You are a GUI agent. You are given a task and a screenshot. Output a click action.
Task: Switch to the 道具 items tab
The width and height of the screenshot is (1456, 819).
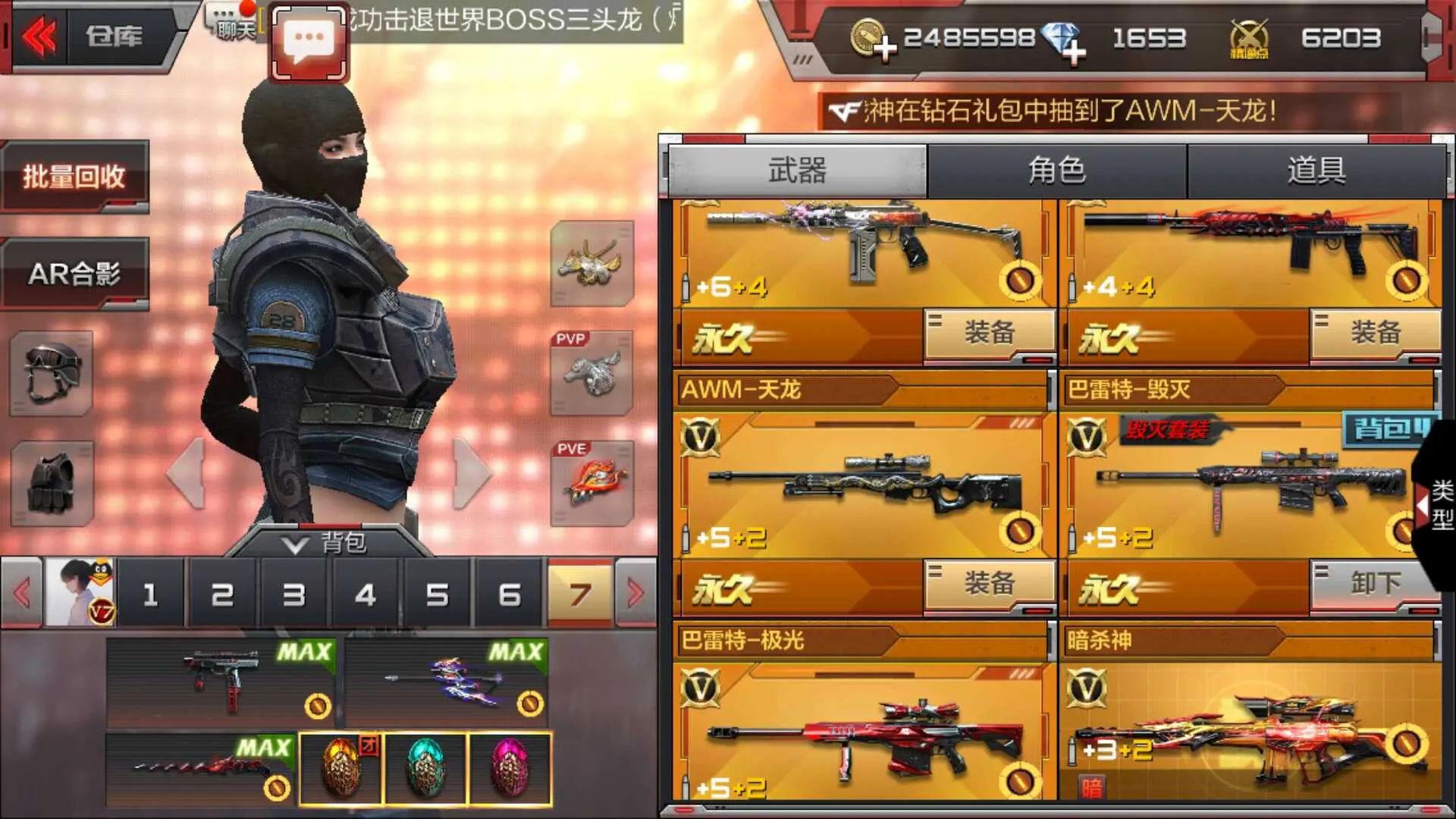1316,170
